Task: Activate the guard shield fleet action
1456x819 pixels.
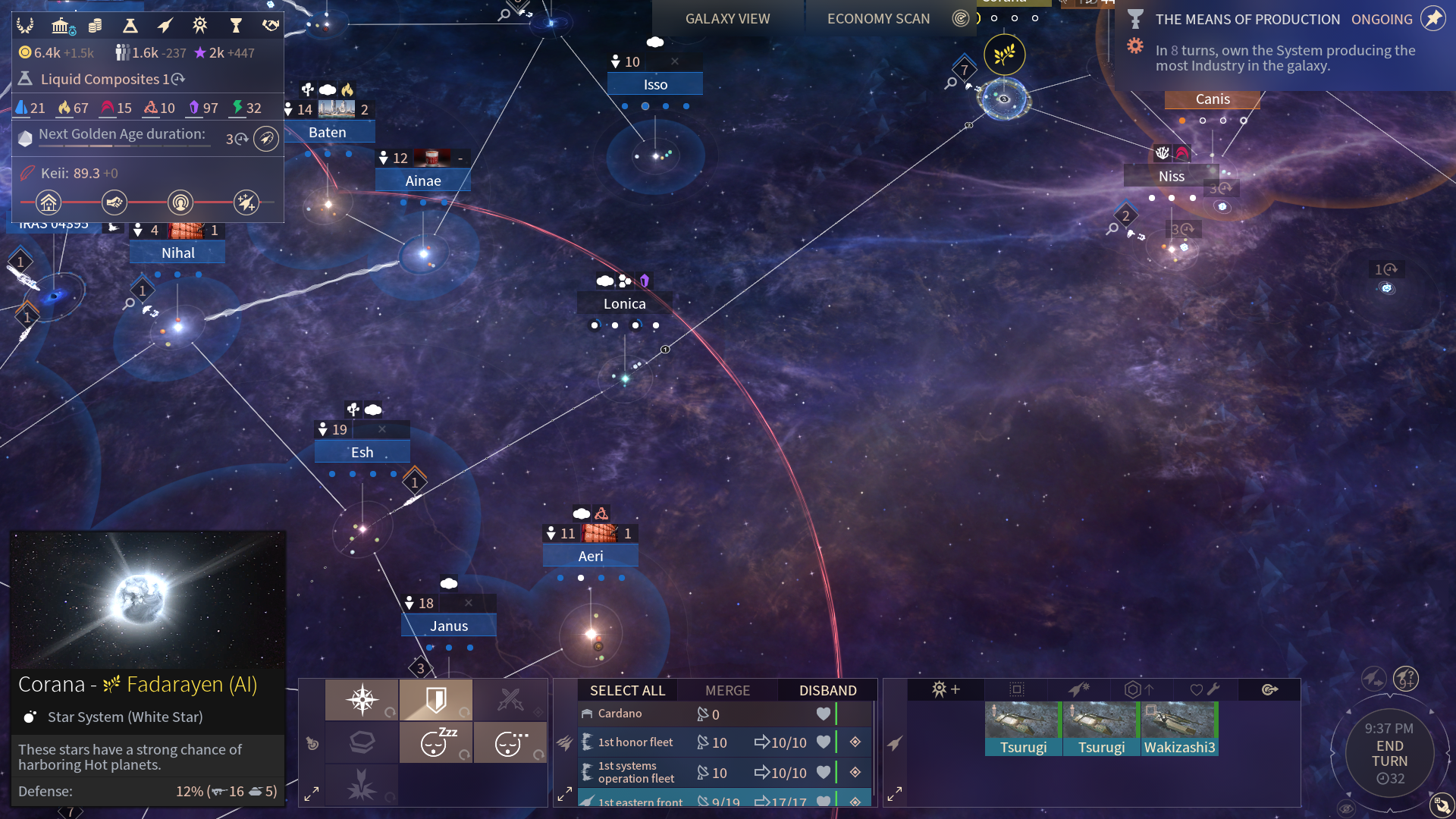Action: [436, 699]
